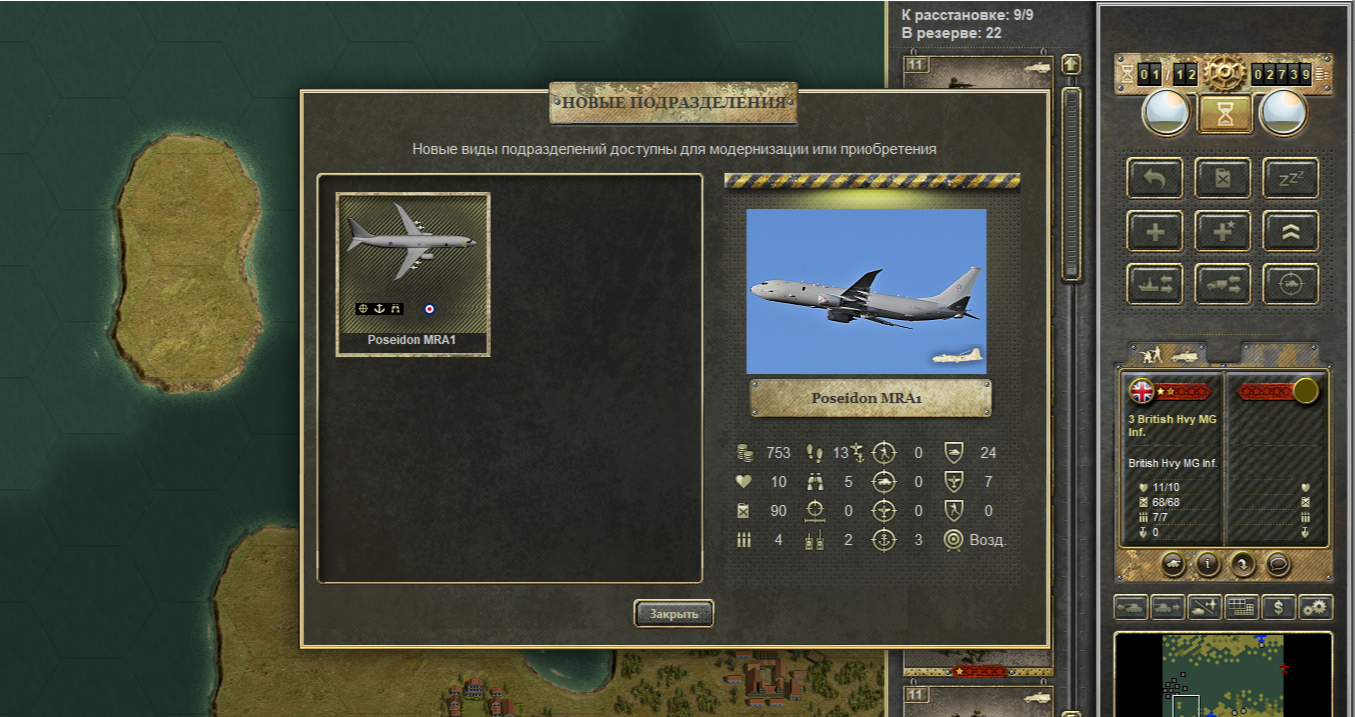The height and width of the screenshot is (717, 1355).
Task: Click the fuel canister supply button
Action: coord(1222,178)
